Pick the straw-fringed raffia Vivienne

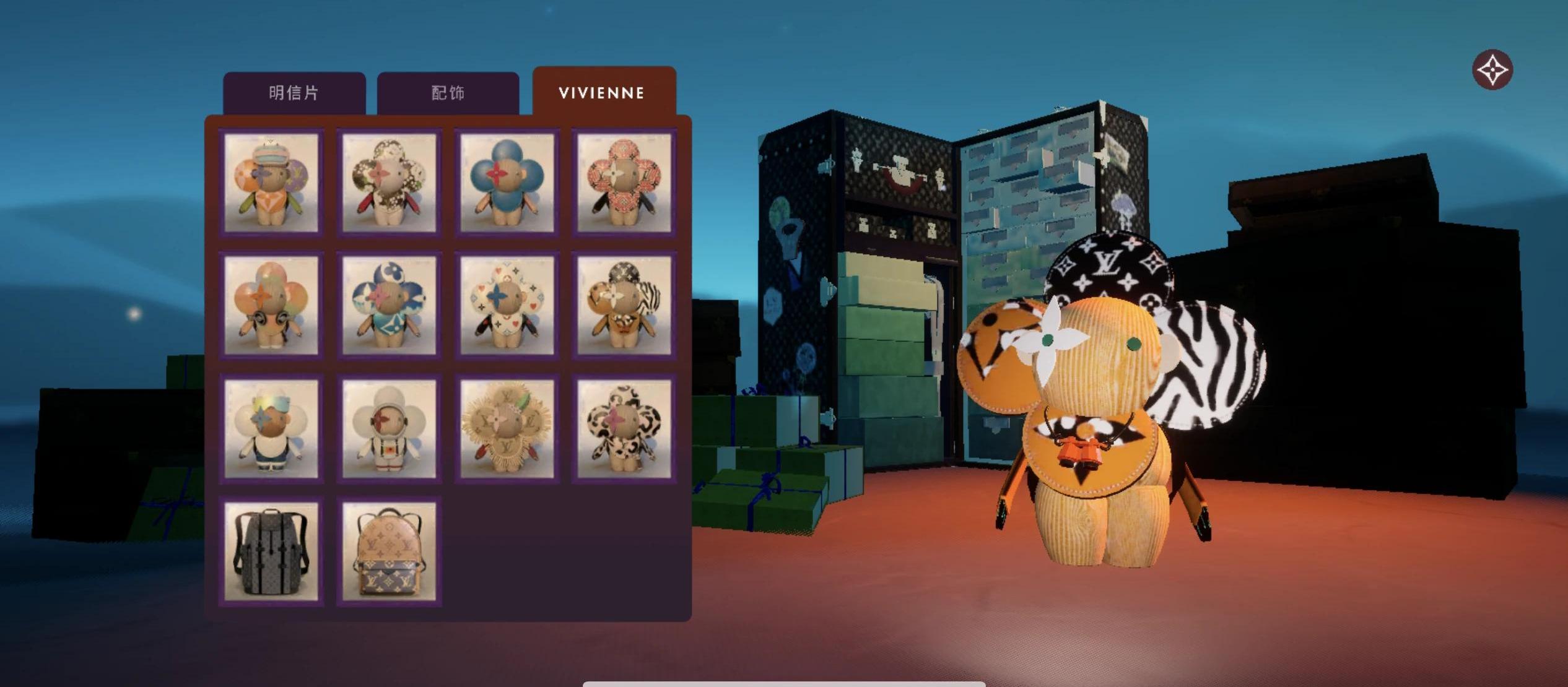coord(507,428)
